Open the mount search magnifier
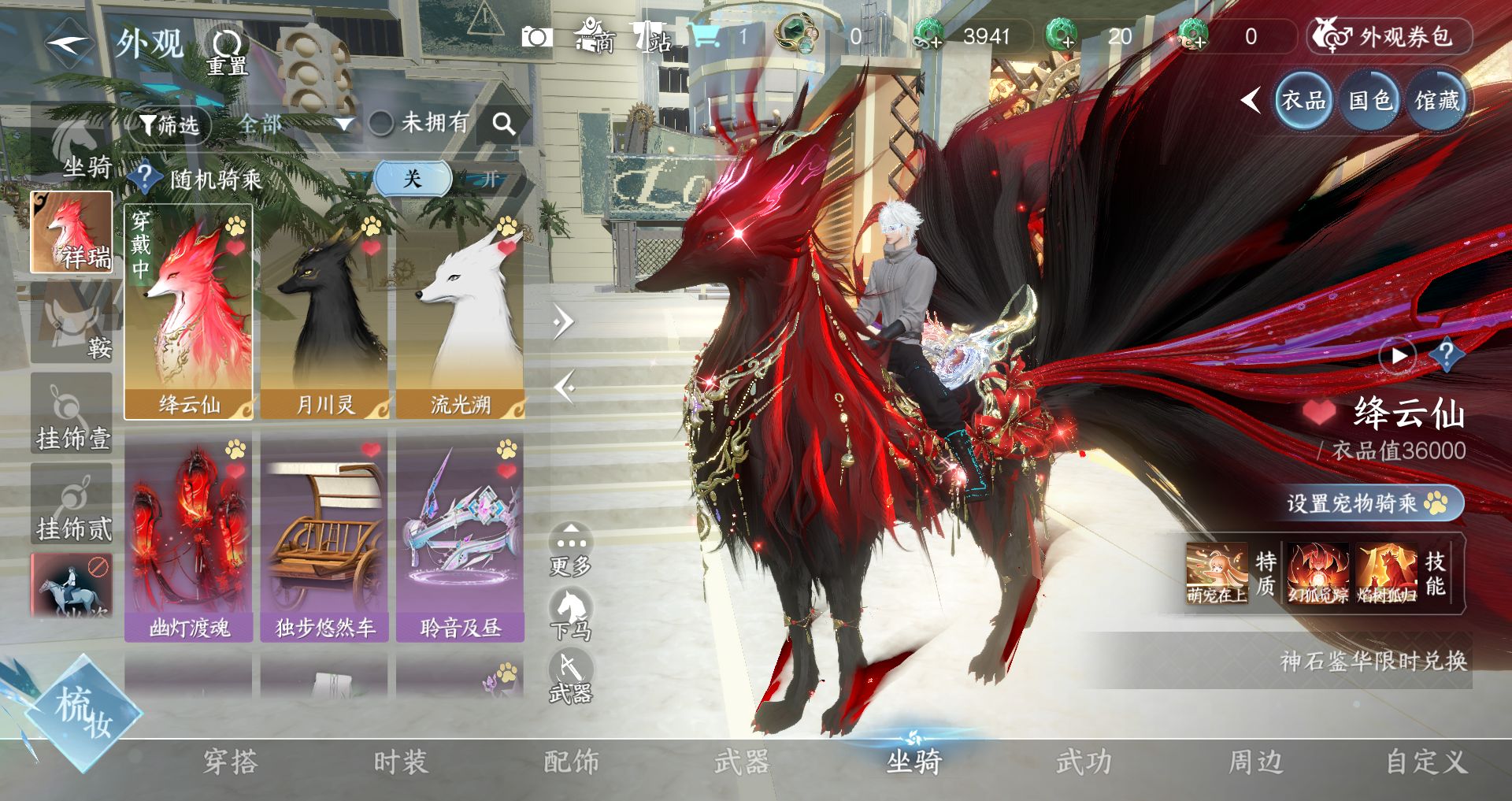1512x801 pixels. pos(503,124)
